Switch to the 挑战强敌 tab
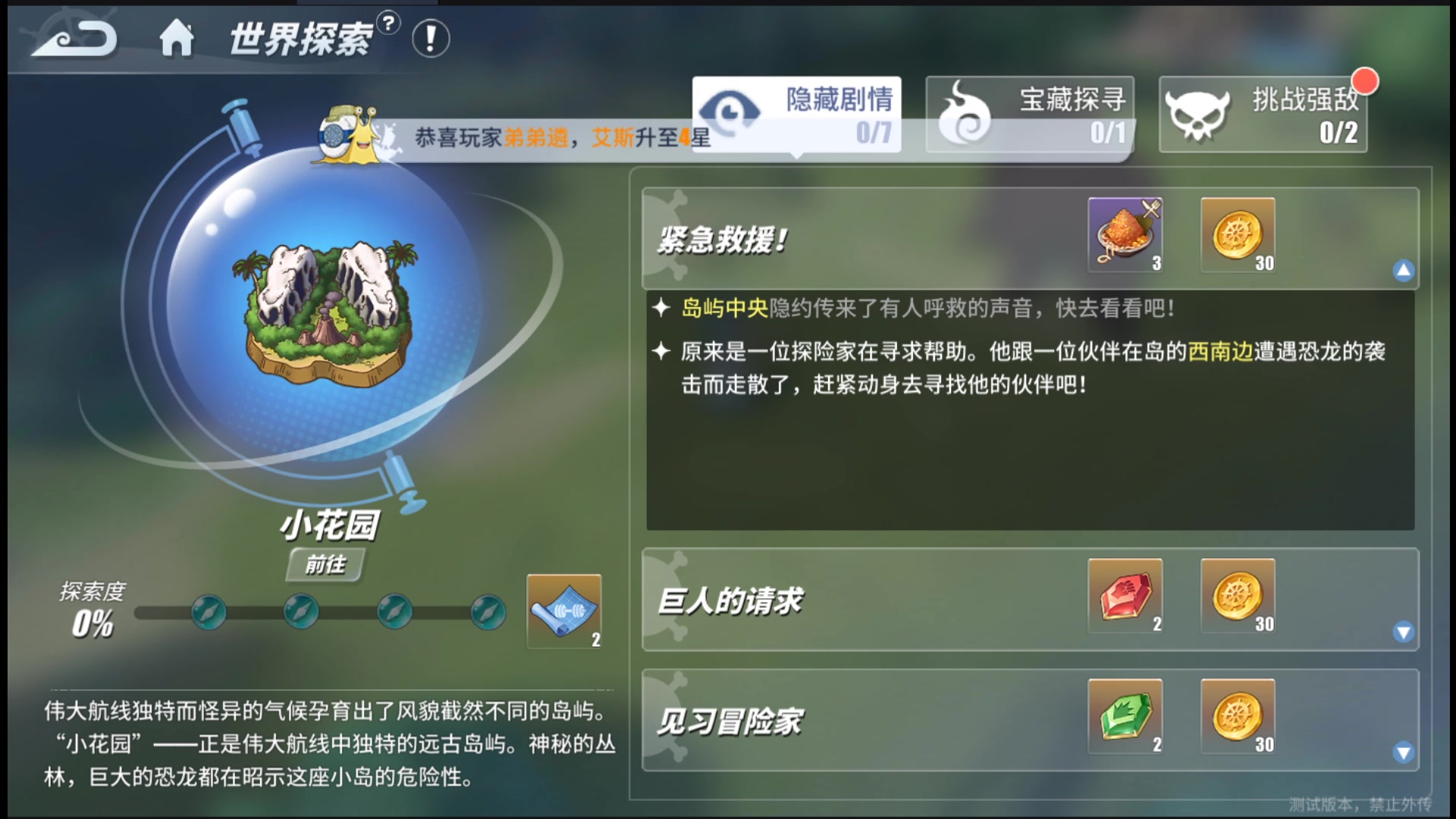This screenshot has width=1456, height=819. click(x=1263, y=114)
